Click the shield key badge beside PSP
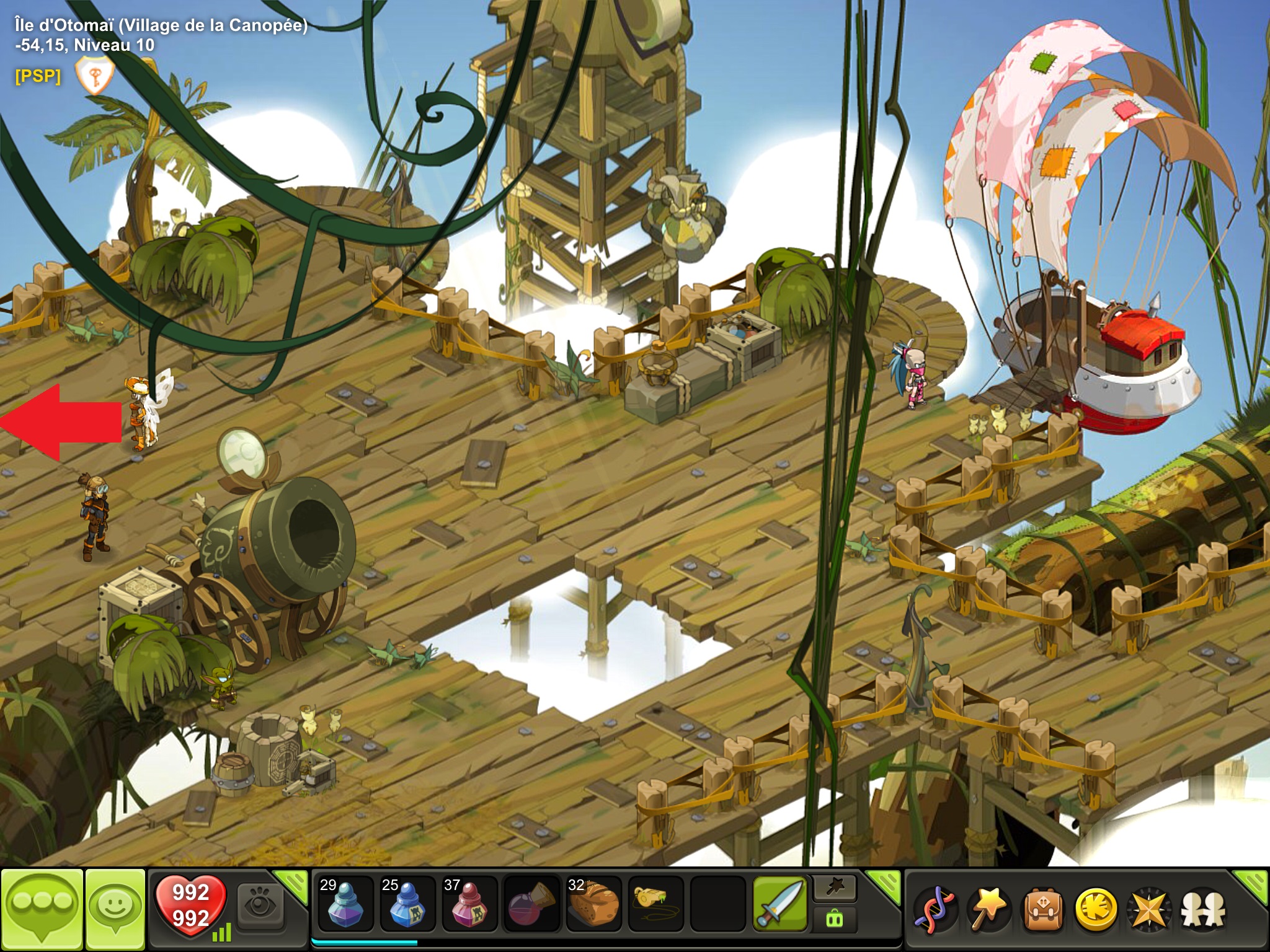 [x=94, y=76]
